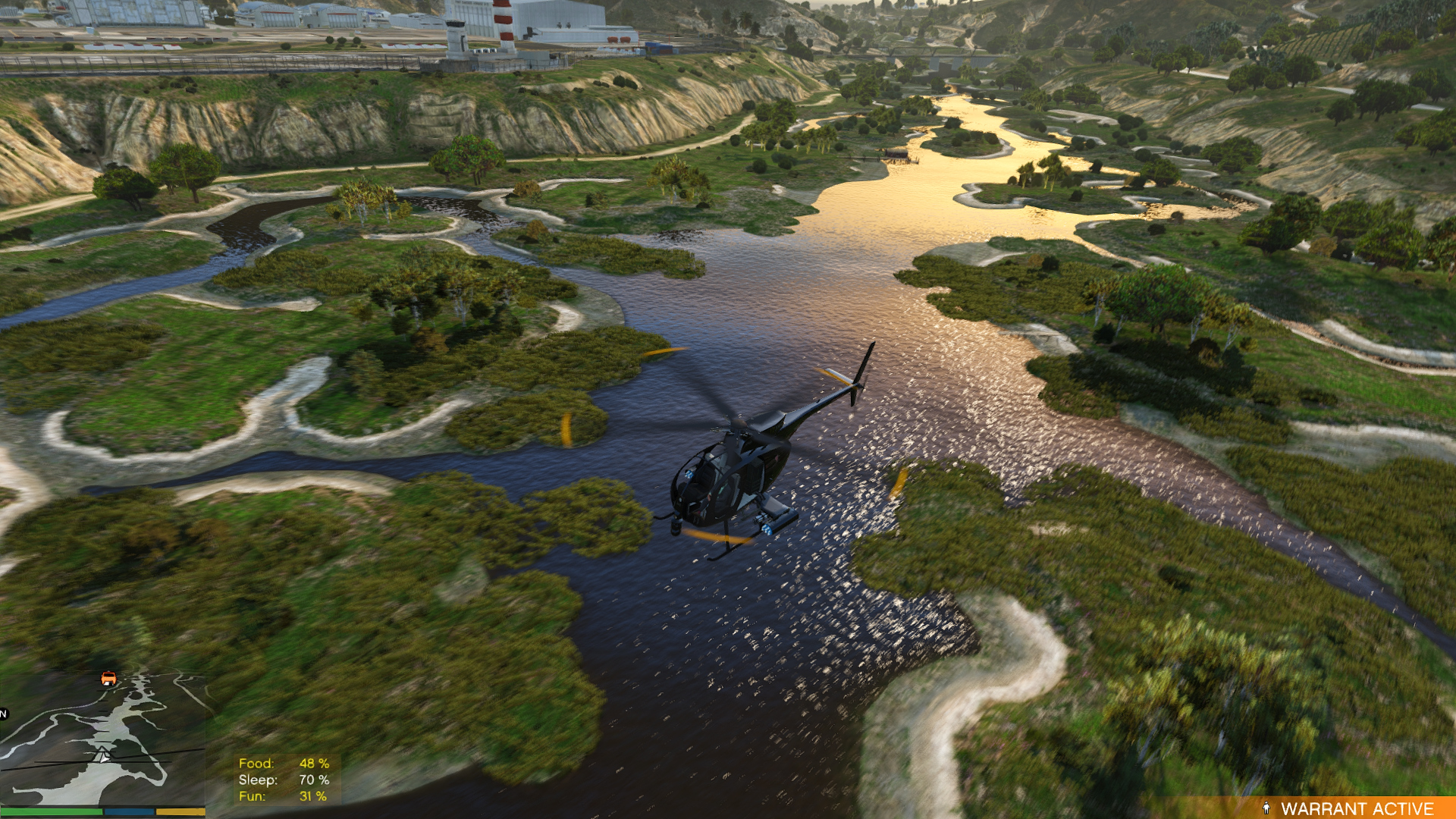Screen dimensions: 1456x819
Task: Click the Warrant Active status banner
Action: tap(1347, 808)
